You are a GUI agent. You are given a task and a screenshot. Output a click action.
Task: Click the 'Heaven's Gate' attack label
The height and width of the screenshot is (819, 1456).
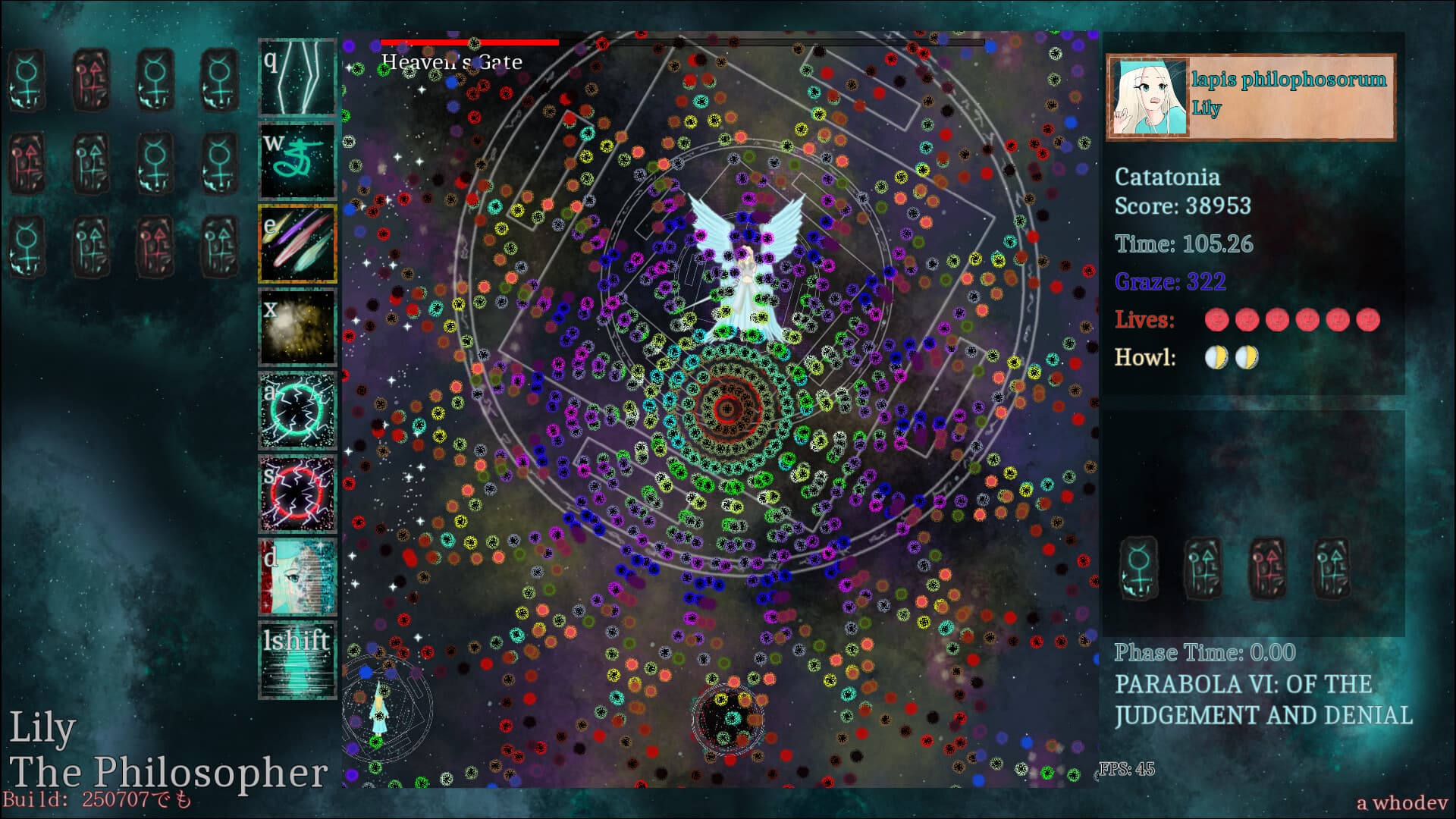[x=450, y=63]
